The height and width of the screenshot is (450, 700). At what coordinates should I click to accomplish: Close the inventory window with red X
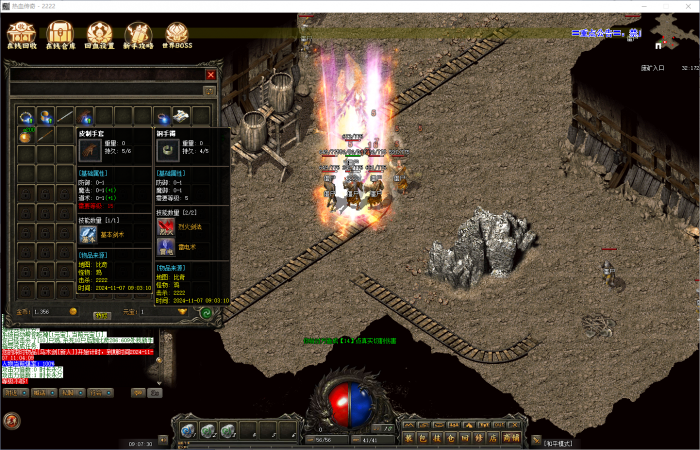[210, 74]
